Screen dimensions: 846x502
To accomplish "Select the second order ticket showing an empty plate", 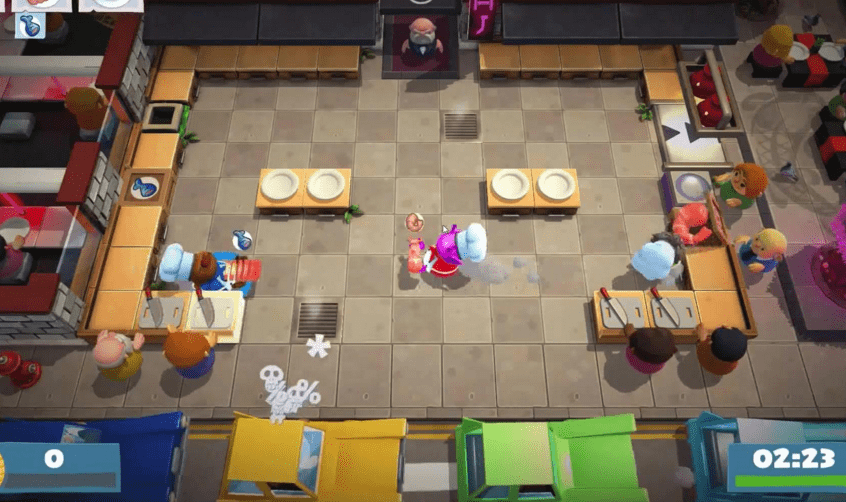I will [x=109, y=4].
